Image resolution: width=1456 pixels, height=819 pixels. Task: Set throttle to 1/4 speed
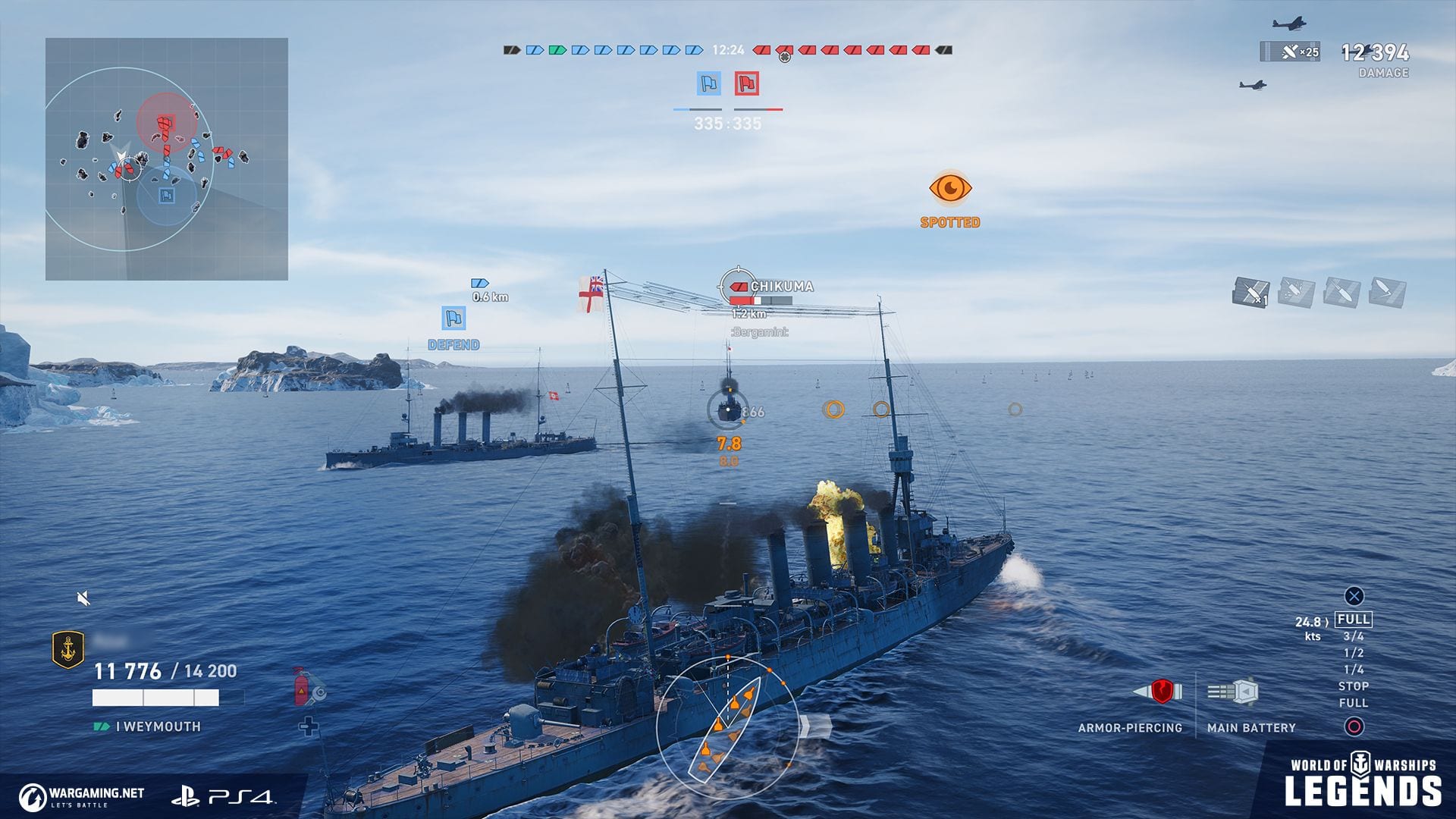tap(1354, 670)
